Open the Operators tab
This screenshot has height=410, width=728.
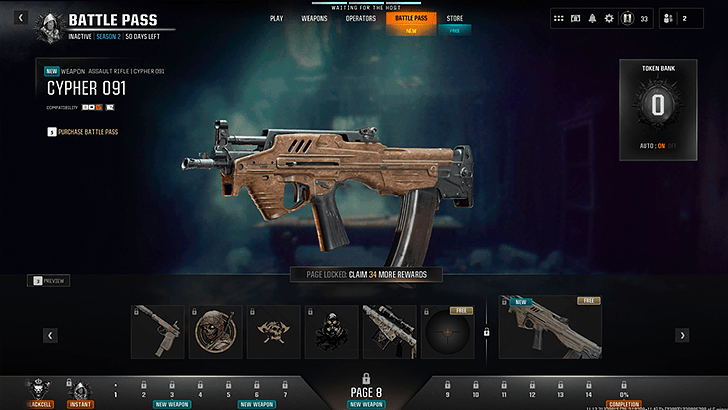360,18
